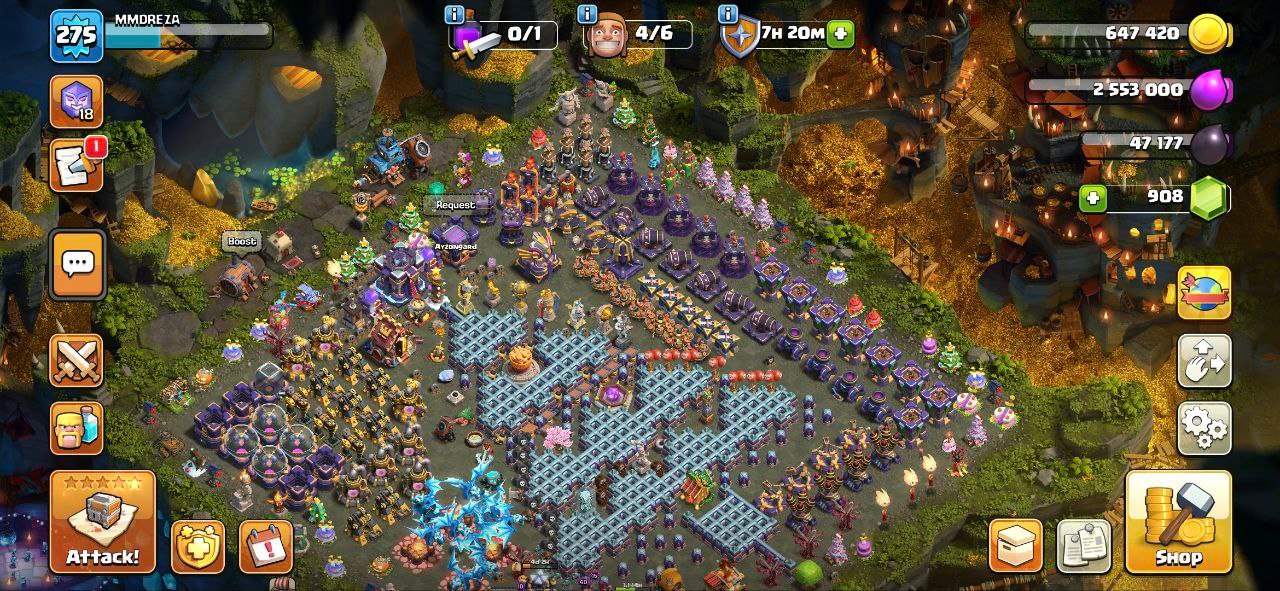
Task: Open the layout editor hand icon
Action: tap(1204, 361)
